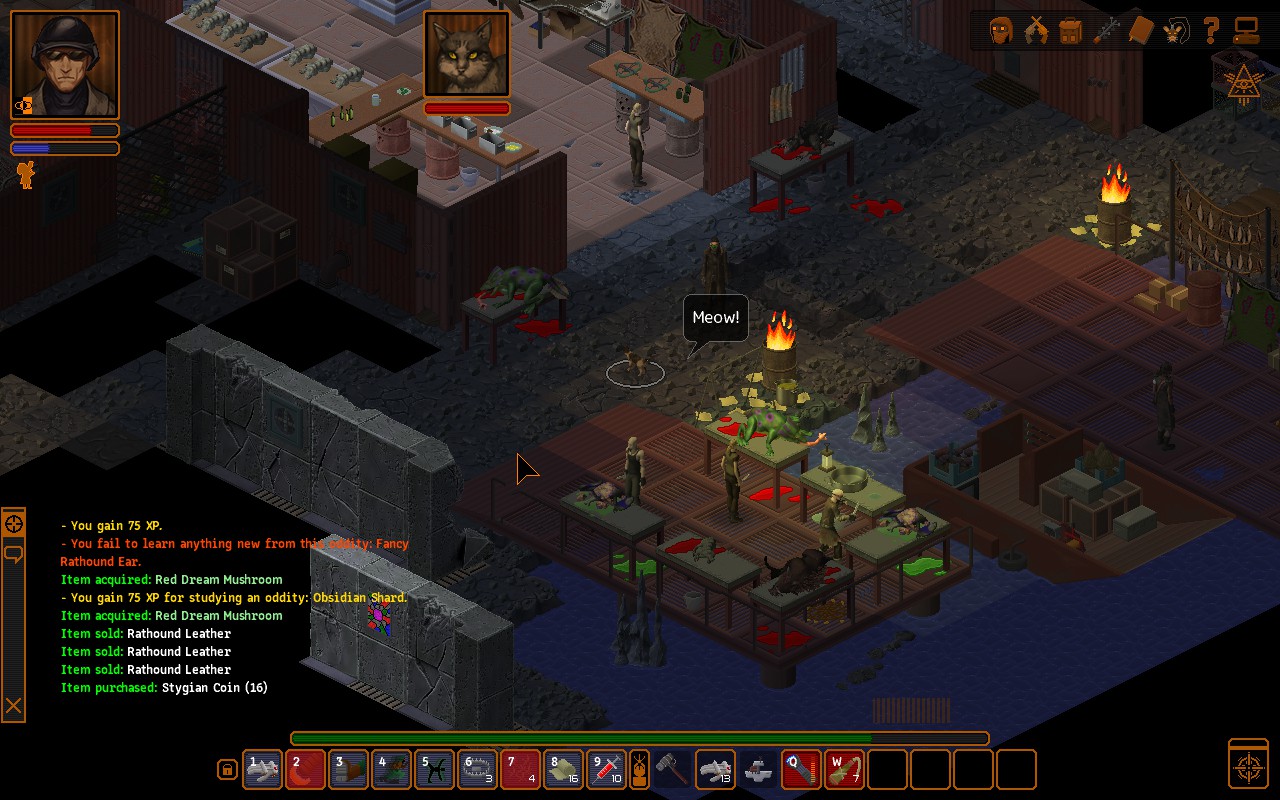
Task: Open the crafting screen with the tool icon
Action: pyautogui.click(x=1105, y=31)
